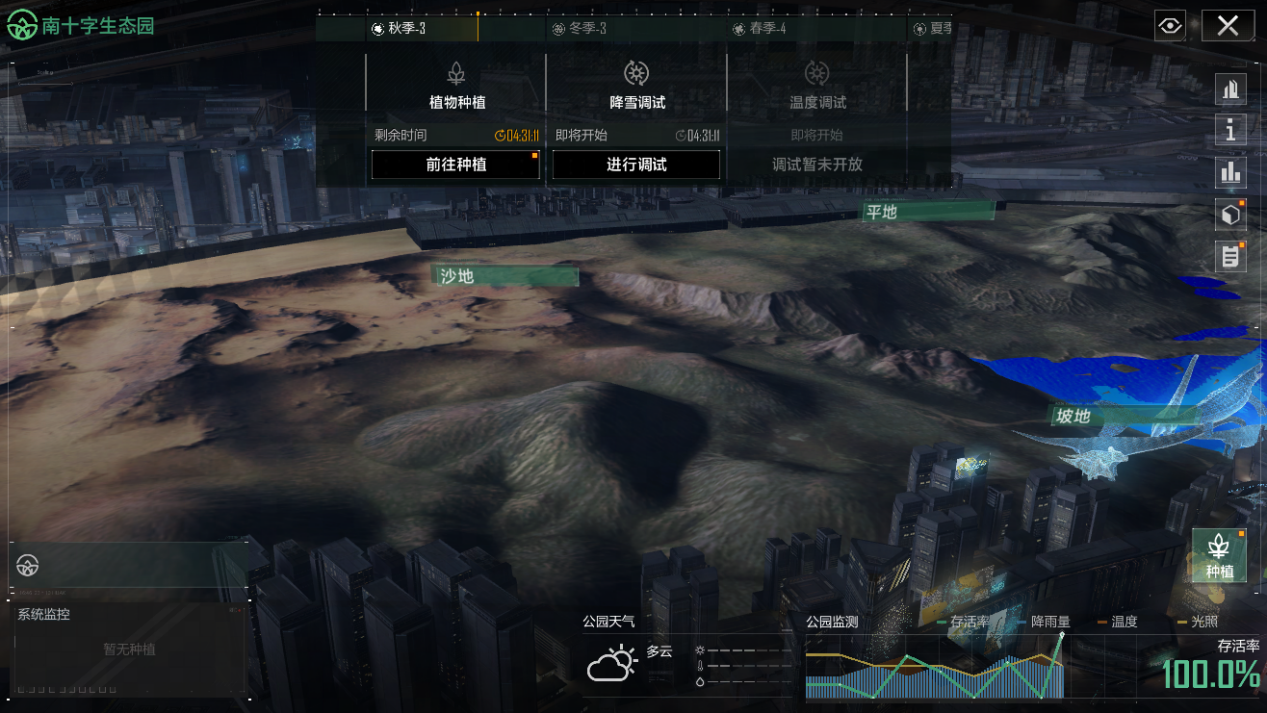Viewport: 1267px width, 713px height.
Task: Click the 种植 planting button
Action: tap(1219, 555)
